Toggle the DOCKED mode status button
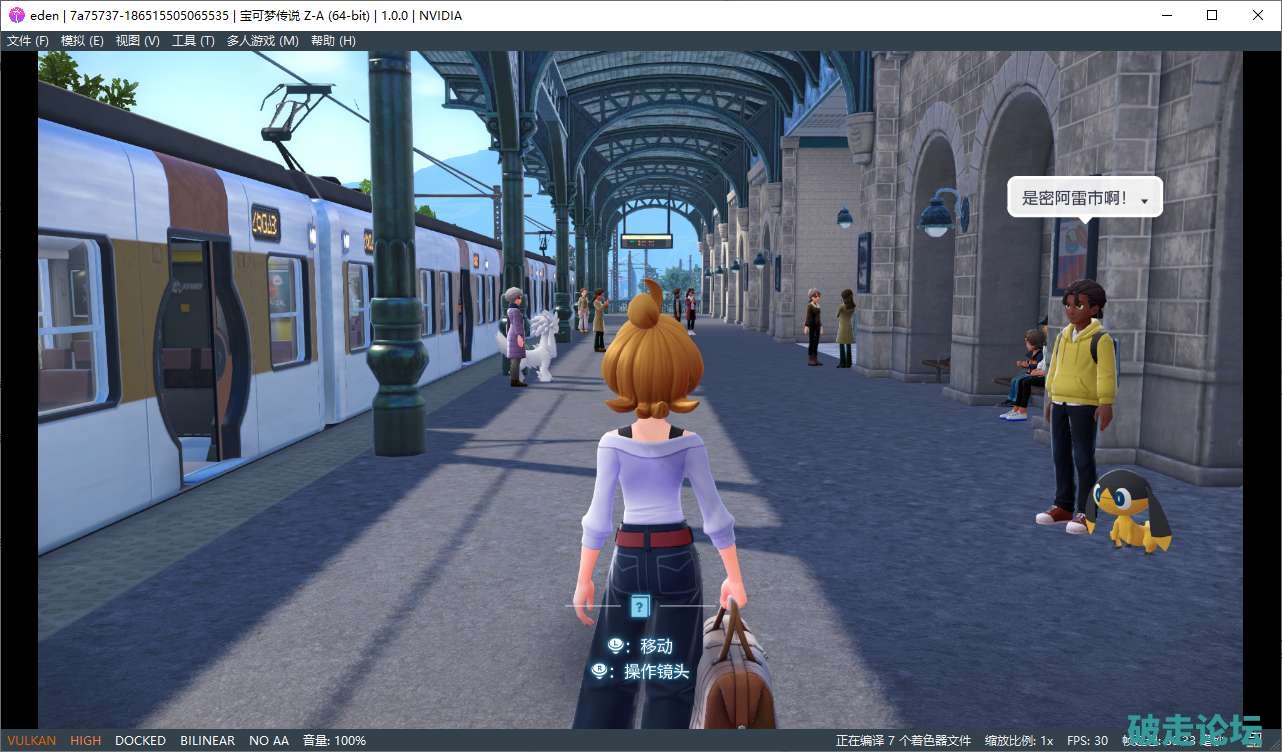Screen dimensions: 1282x752 click(140, 741)
